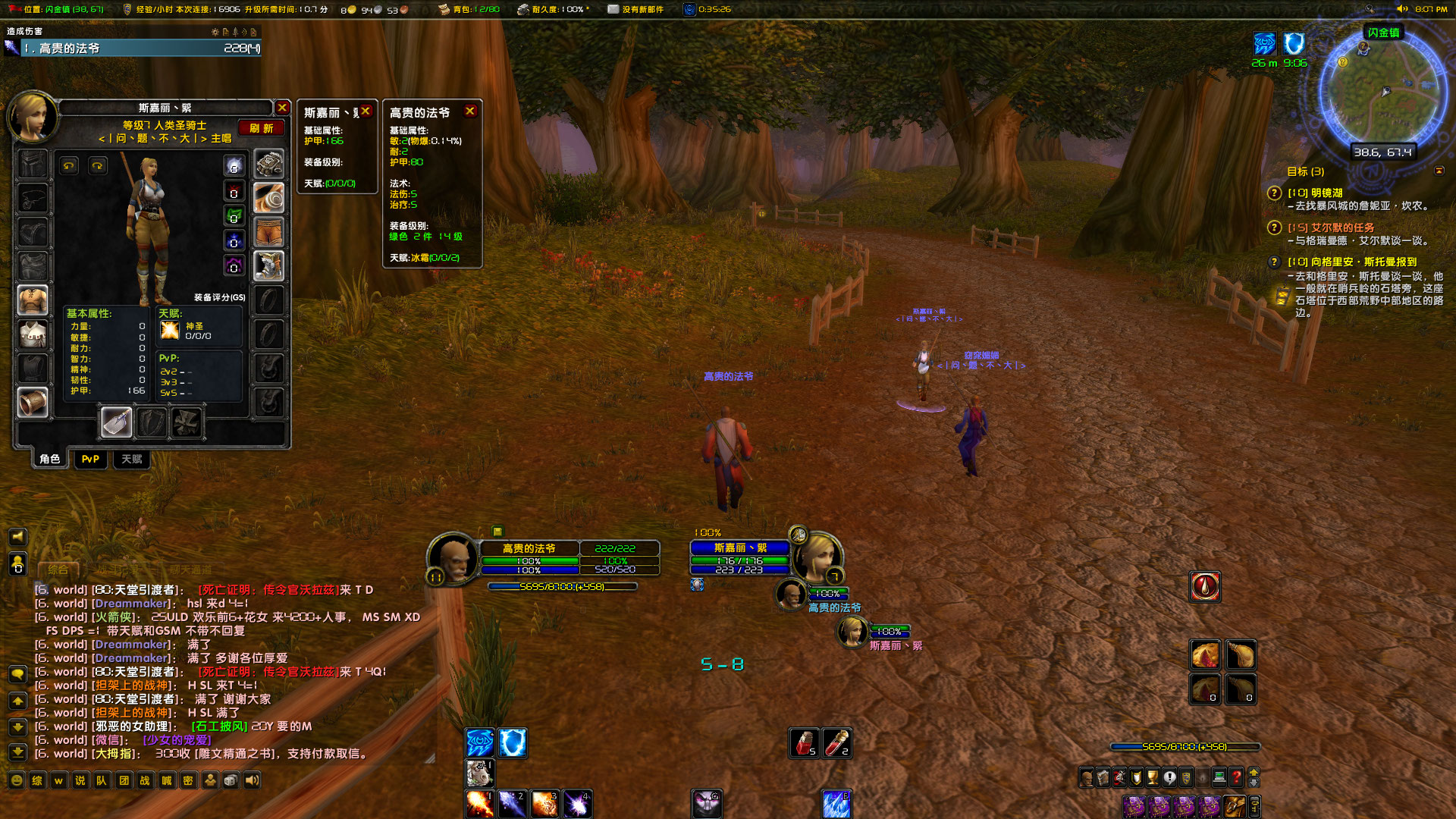The height and width of the screenshot is (819, 1456).
Task: Toggle the speaker icon on the left edge
Action: pyautogui.click(x=17, y=537)
